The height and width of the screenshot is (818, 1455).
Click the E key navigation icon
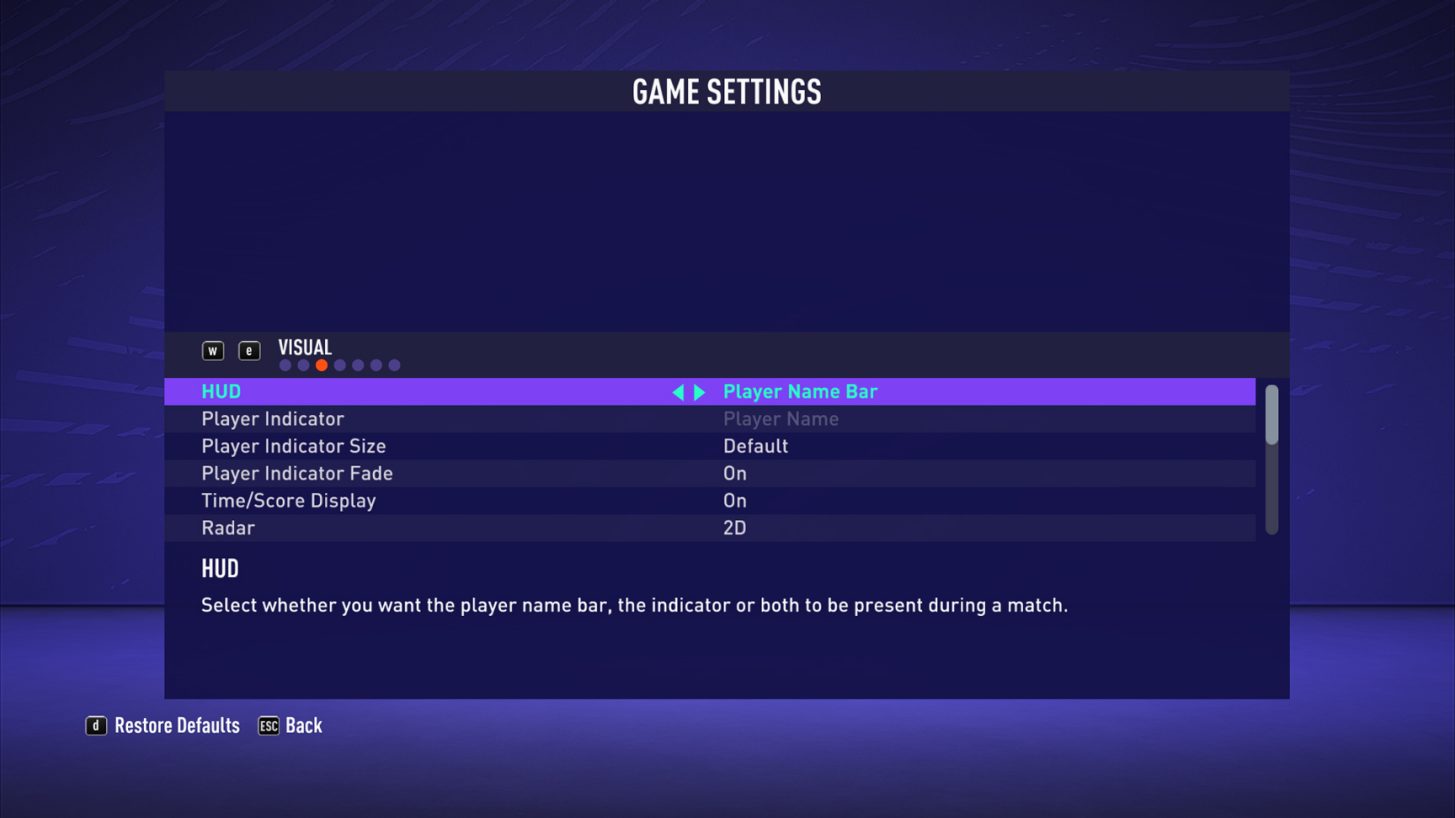[248, 350]
